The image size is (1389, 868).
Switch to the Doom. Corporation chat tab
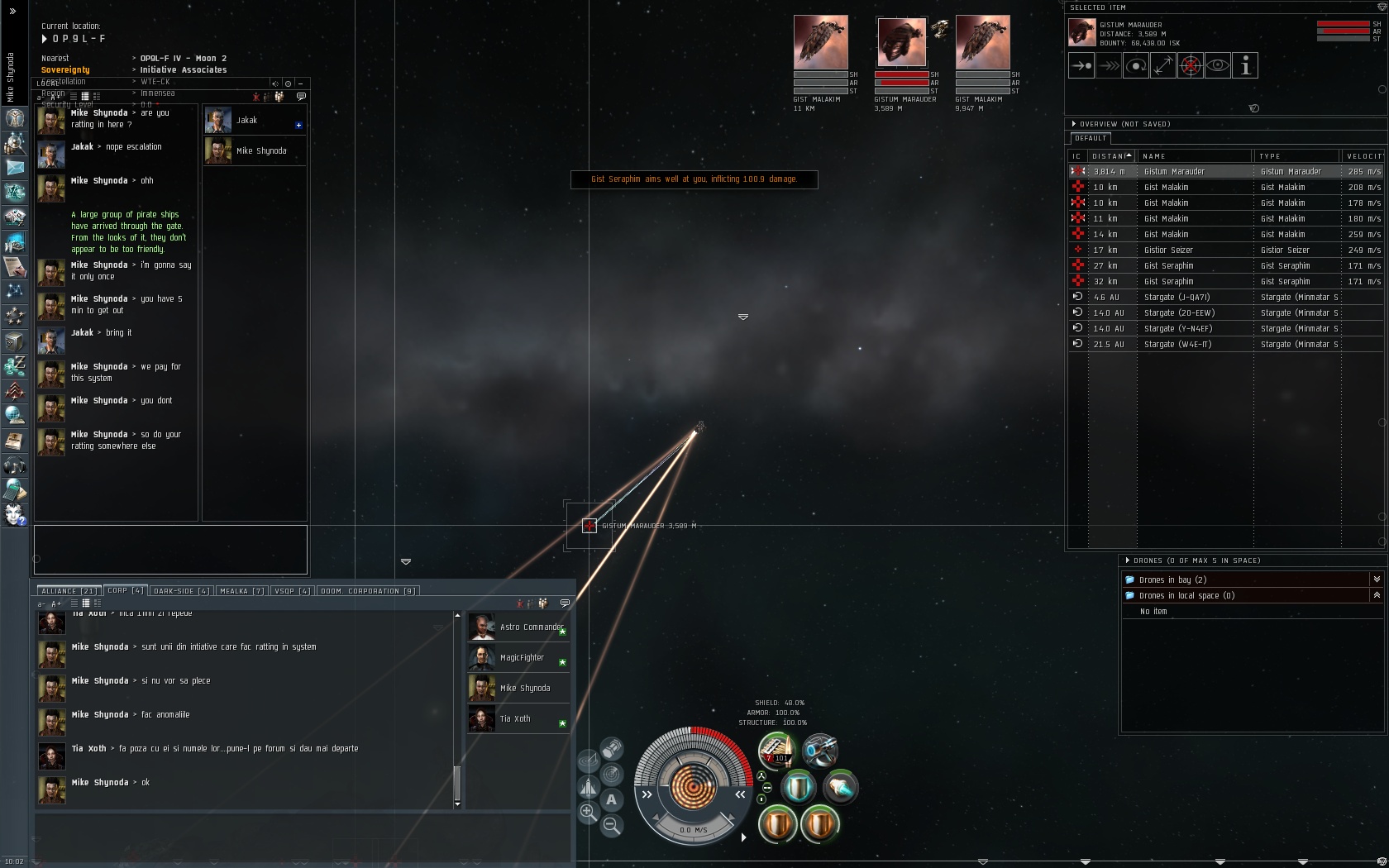point(369,591)
